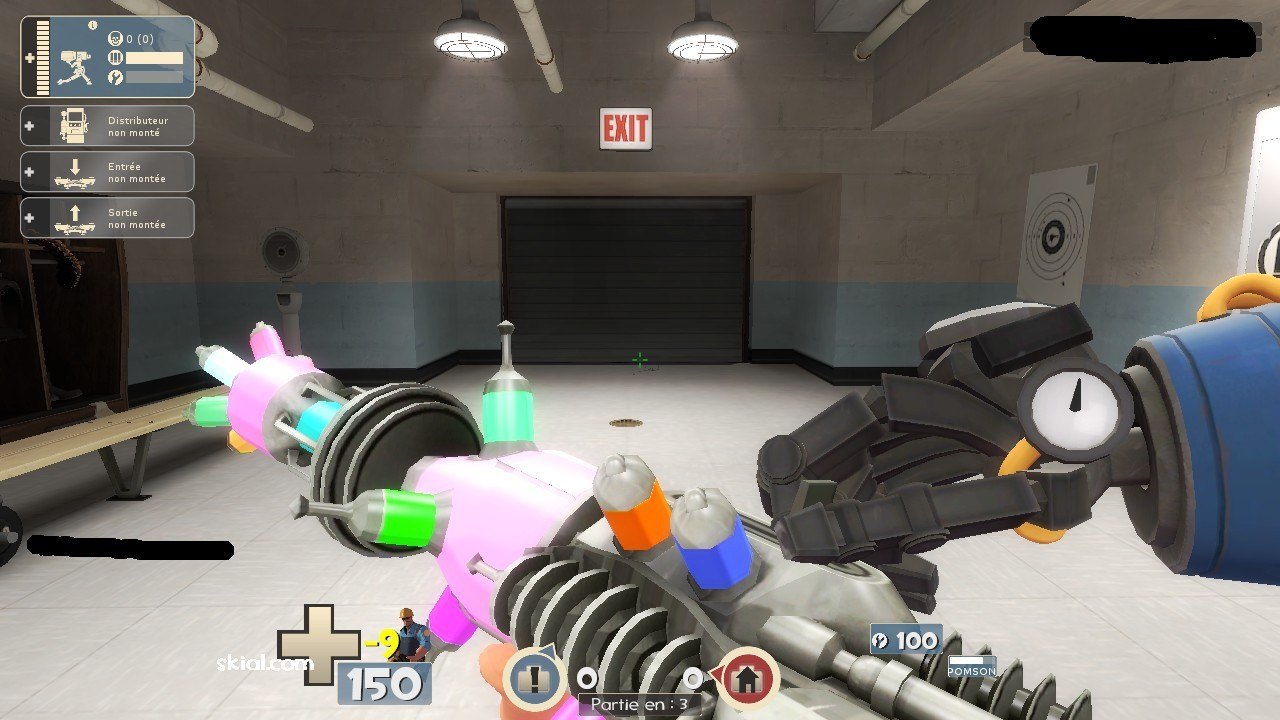Click the Pomson weapon label
The image size is (1280, 720).
971,669
